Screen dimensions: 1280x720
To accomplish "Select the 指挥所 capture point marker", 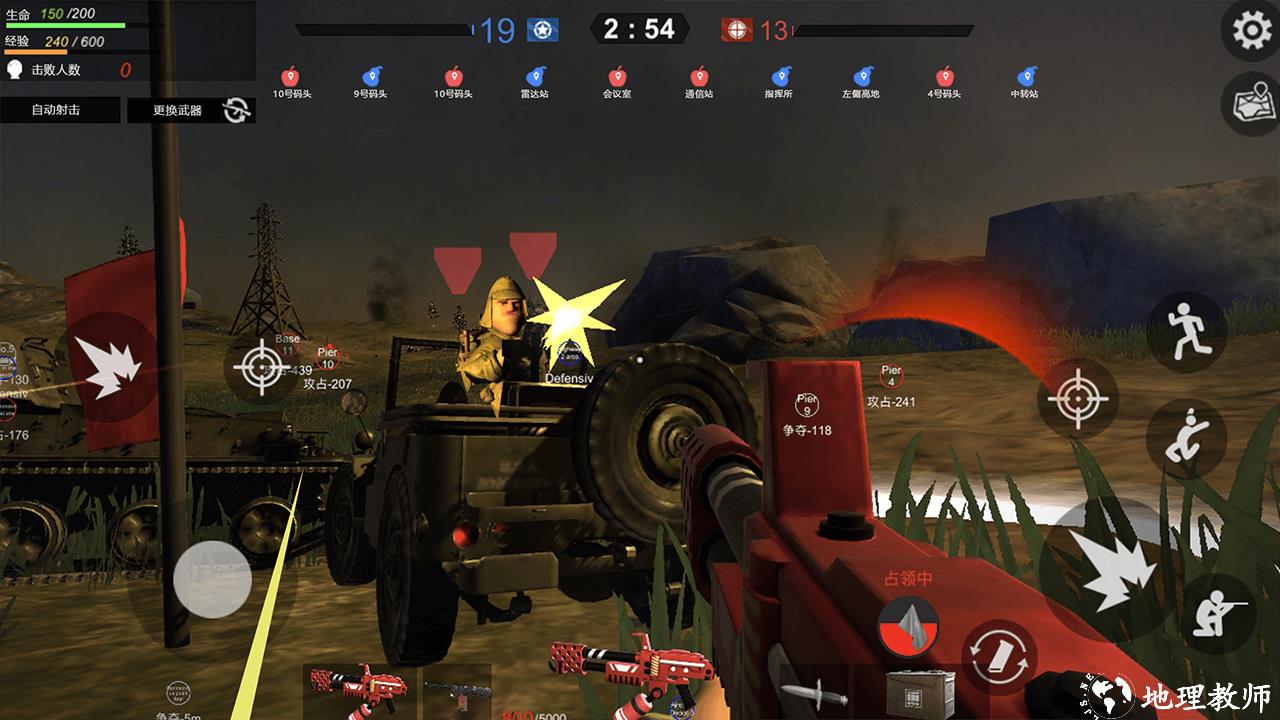I will (779, 82).
